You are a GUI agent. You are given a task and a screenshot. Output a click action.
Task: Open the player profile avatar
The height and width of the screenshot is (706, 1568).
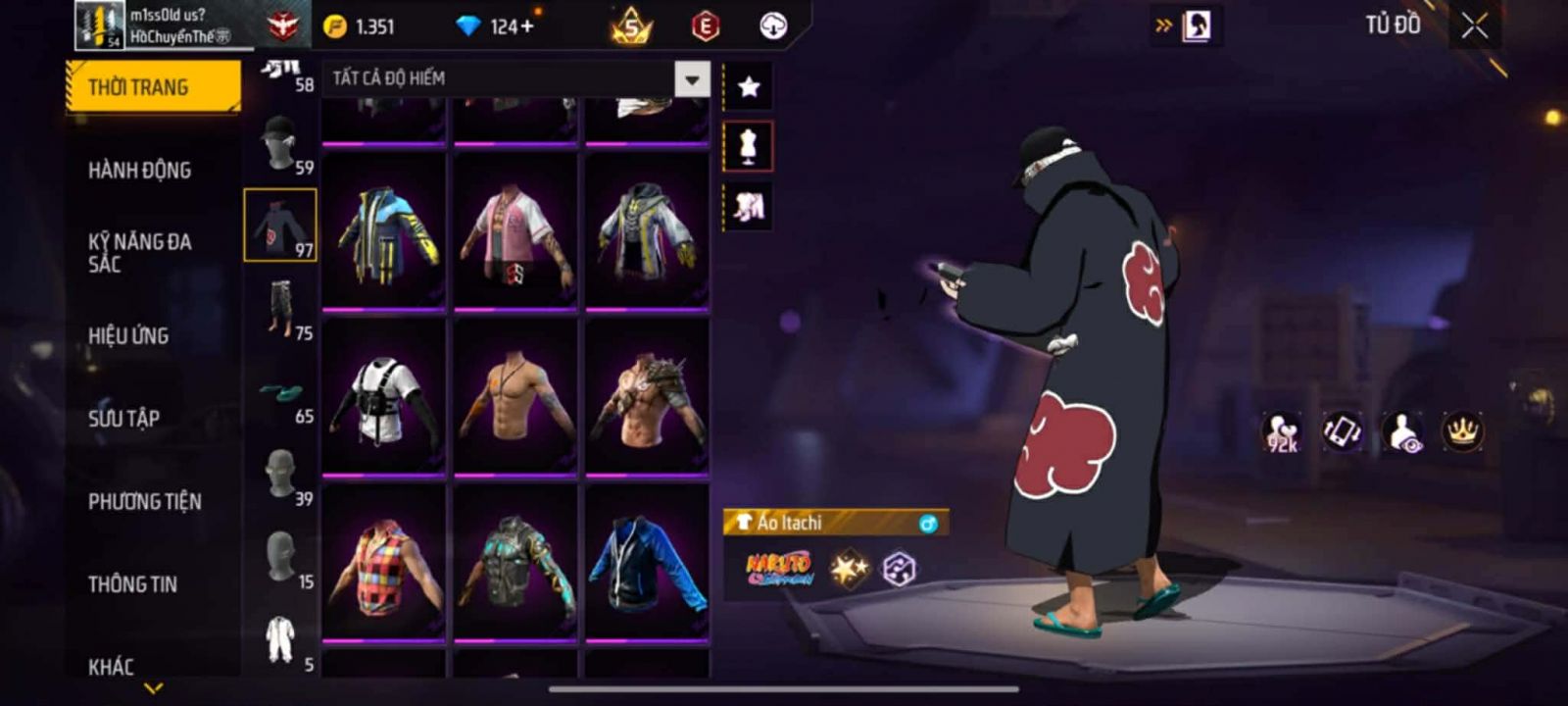[x=100, y=25]
